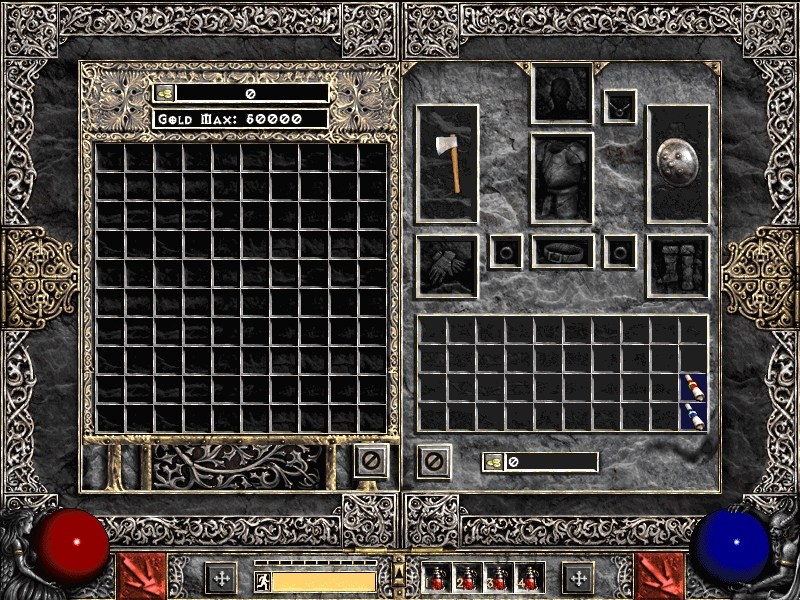The image size is (800, 600).
Task: Select the hand axe in the weapon slot
Action: tap(447, 162)
